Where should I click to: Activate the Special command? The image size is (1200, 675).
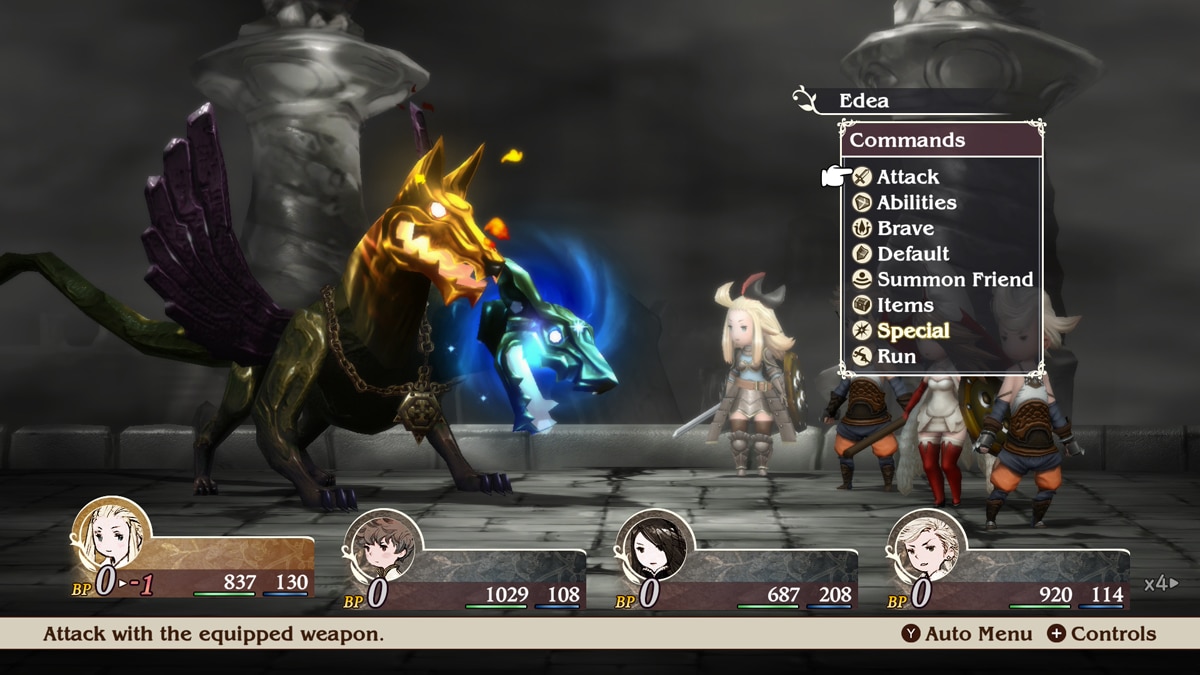click(912, 331)
